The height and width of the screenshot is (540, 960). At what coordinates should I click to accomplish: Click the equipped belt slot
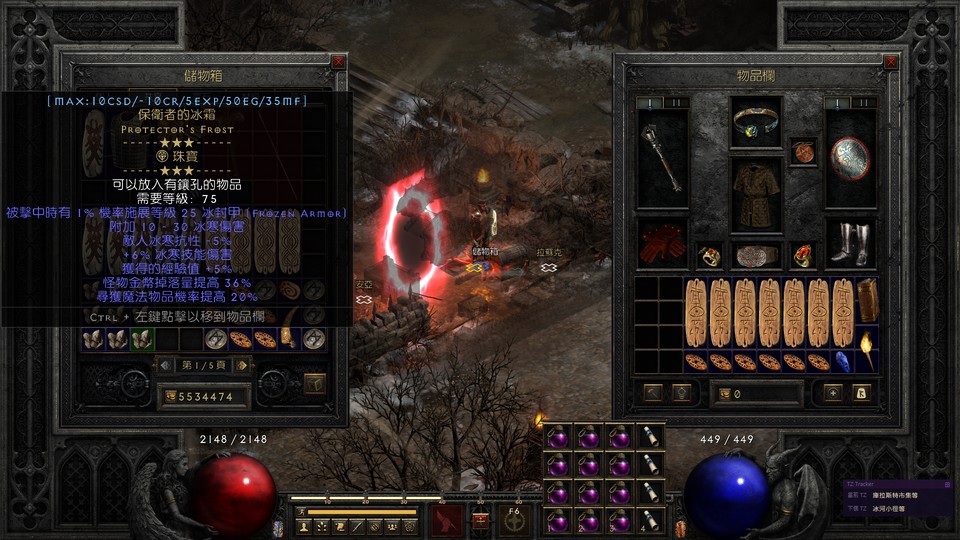point(755,255)
